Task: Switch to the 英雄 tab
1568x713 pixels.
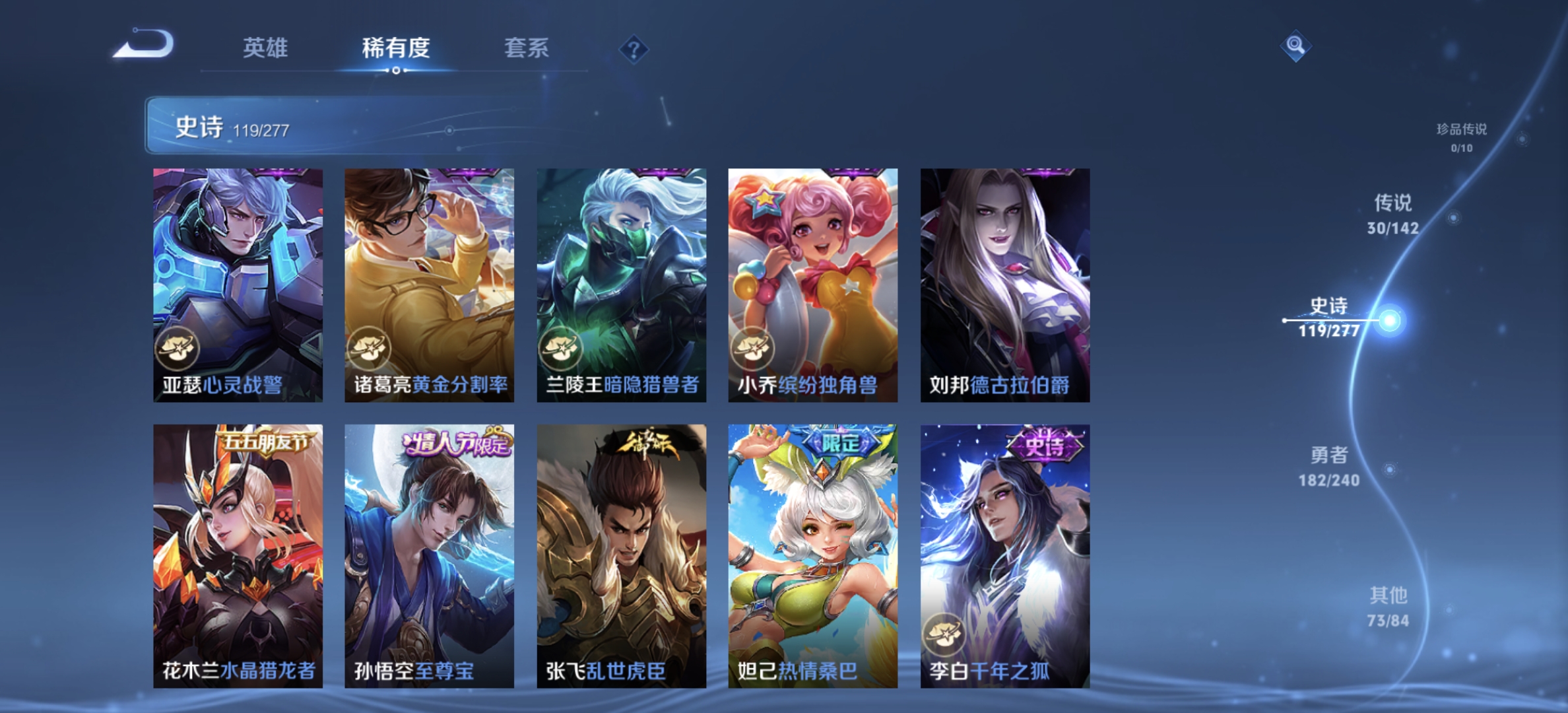Action: tap(266, 48)
